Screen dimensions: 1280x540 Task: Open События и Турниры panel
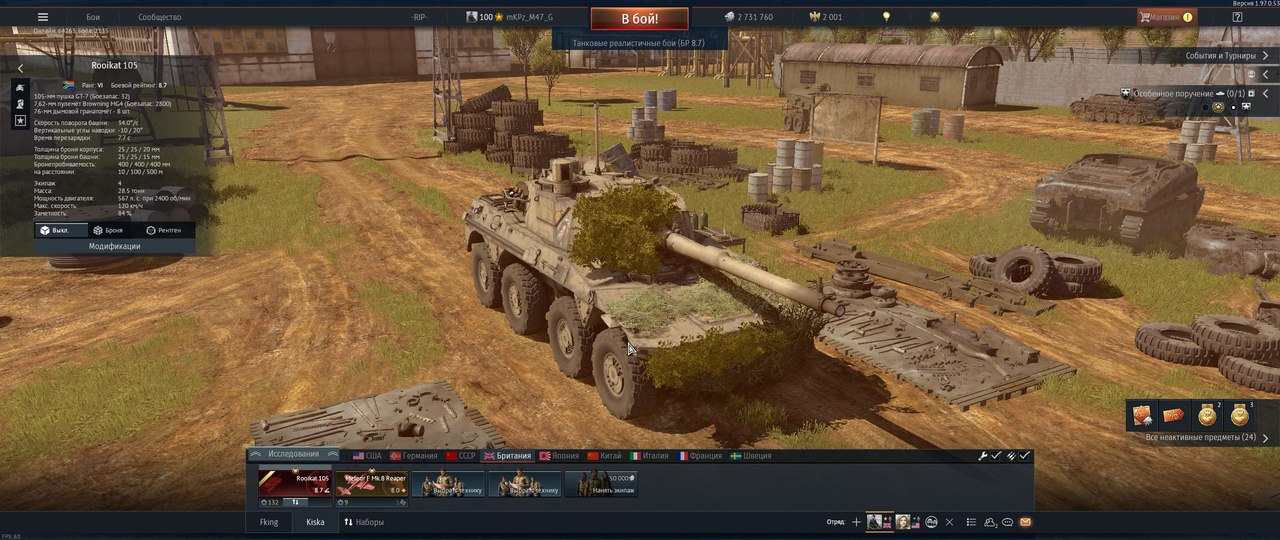1226,56
